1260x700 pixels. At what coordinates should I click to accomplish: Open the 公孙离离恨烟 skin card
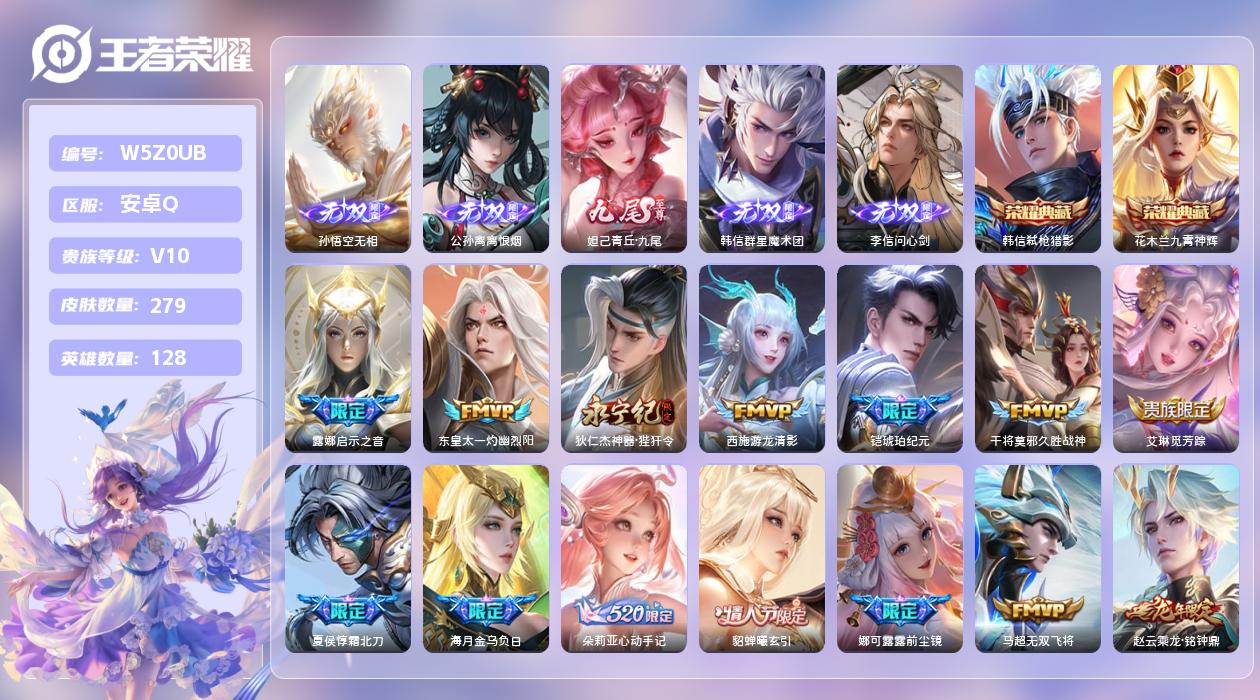[486, 158]
